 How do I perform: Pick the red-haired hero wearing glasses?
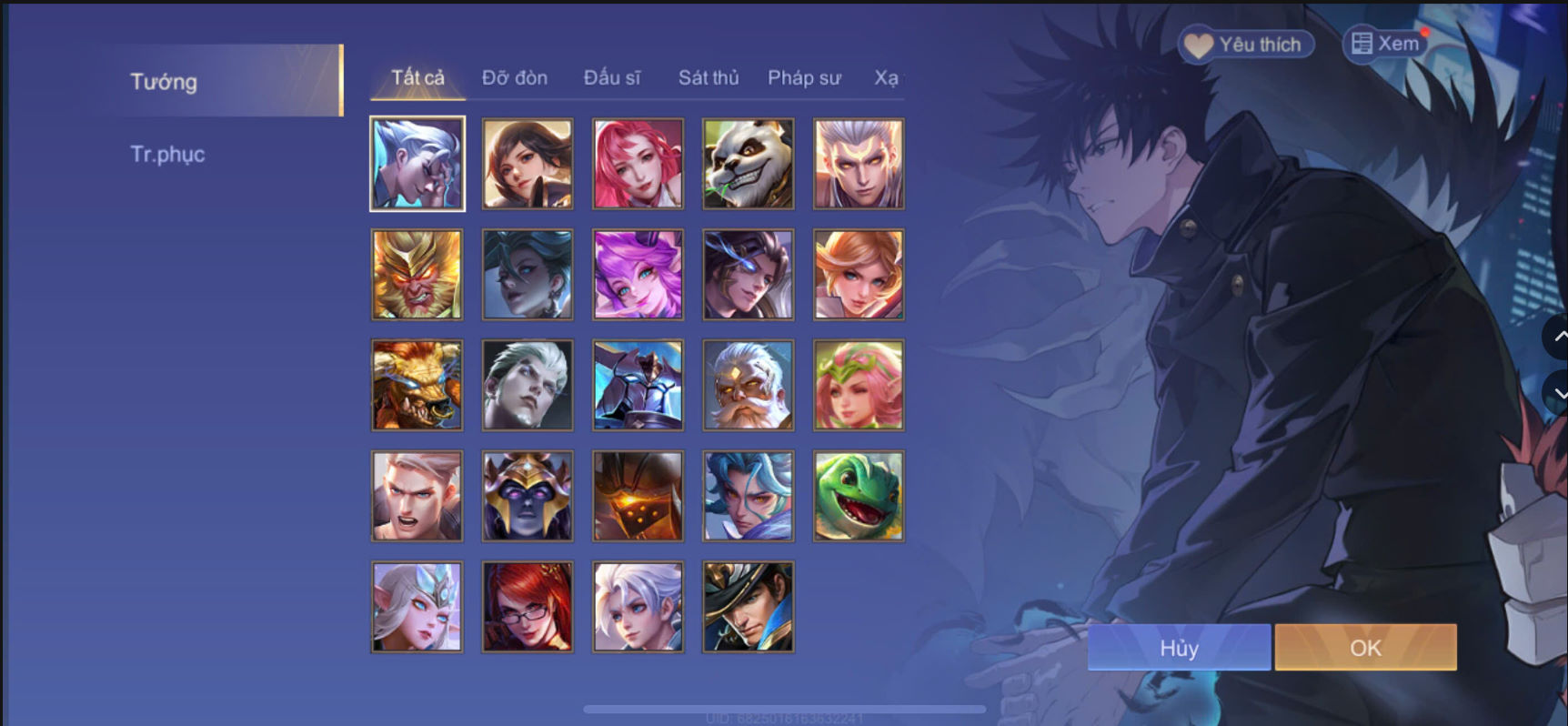coord(528,607)
